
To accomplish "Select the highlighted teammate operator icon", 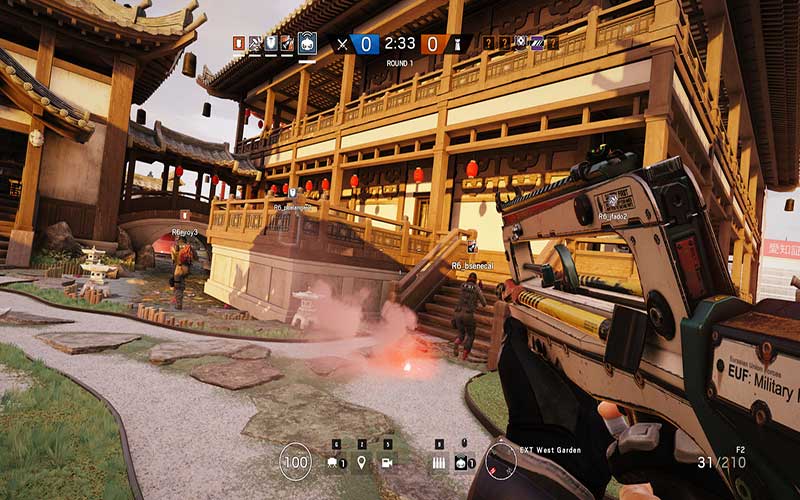I will tap(307, 43).
